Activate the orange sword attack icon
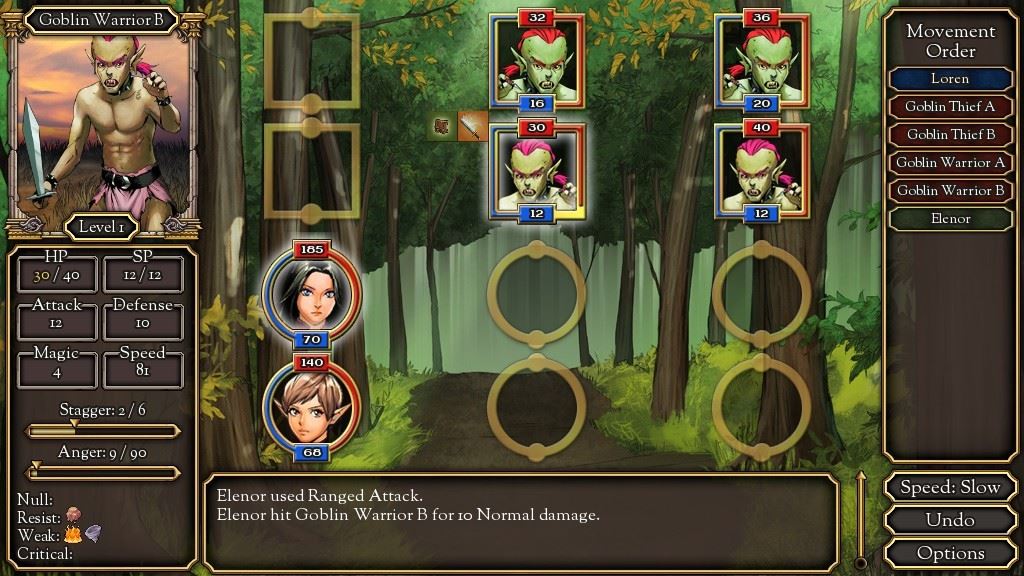This screenshot has width=1024, height=576. 472,126
